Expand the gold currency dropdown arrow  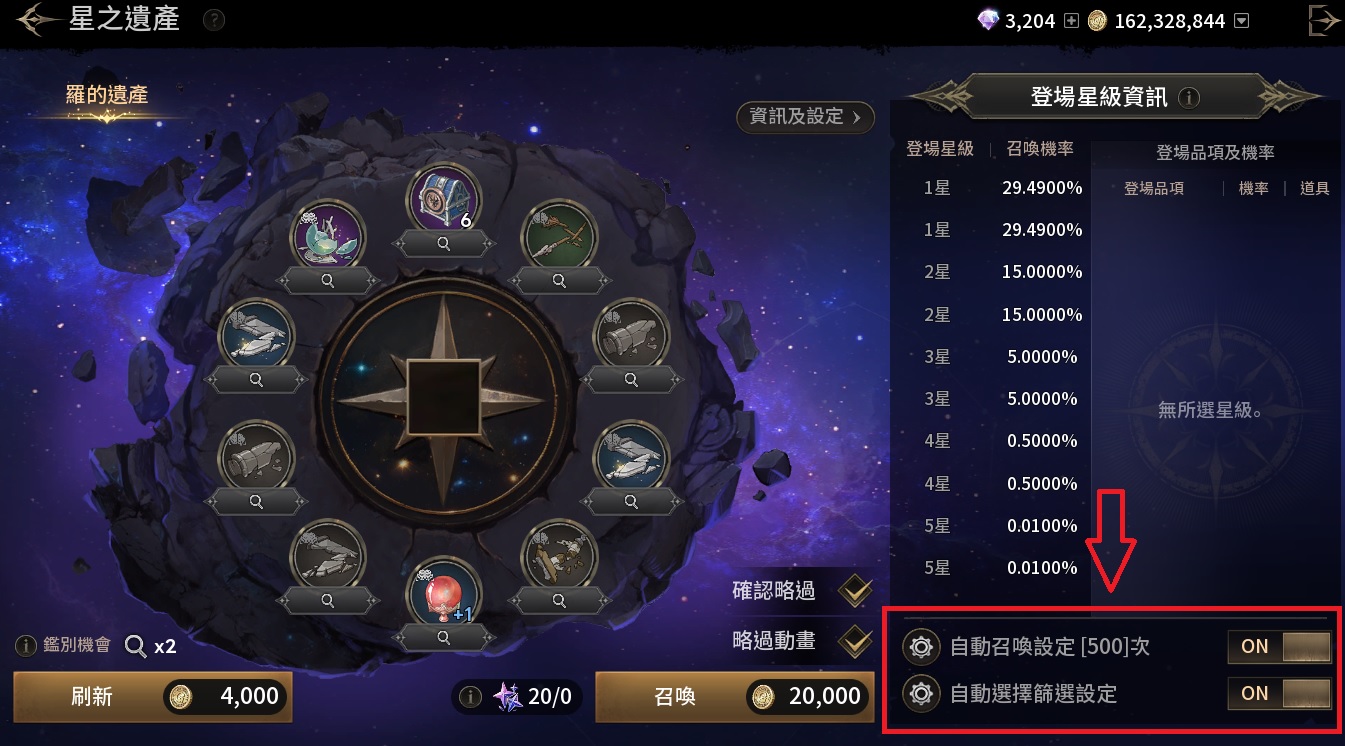(1242, 20)
